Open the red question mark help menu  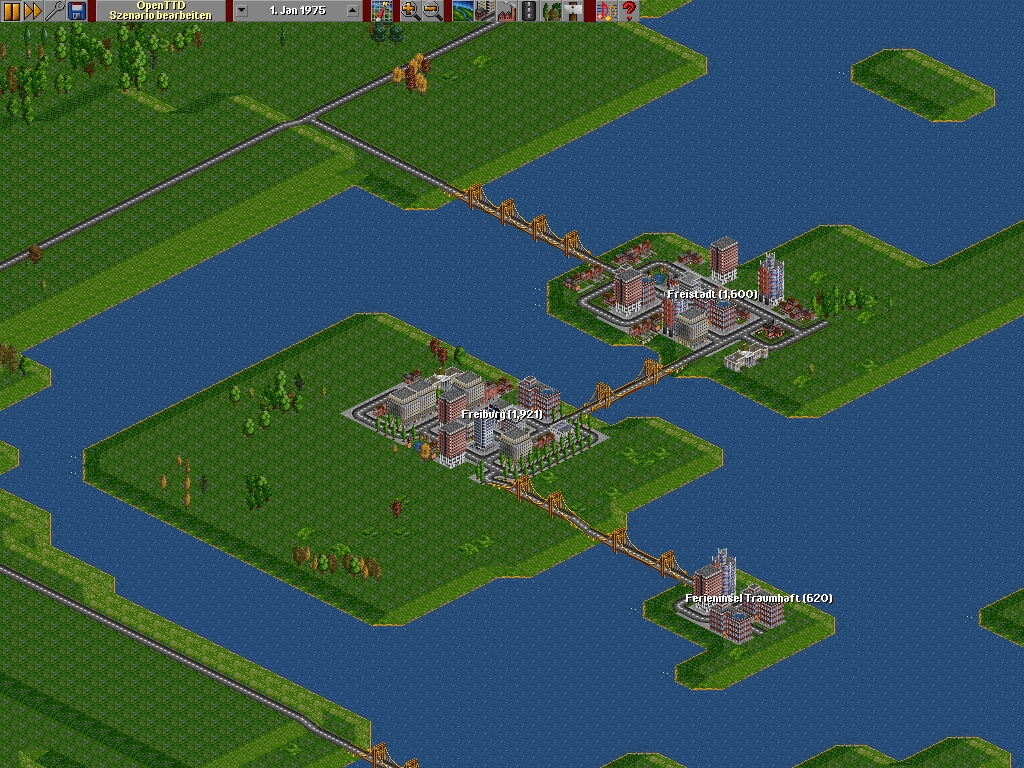click(x=628, y=11)
